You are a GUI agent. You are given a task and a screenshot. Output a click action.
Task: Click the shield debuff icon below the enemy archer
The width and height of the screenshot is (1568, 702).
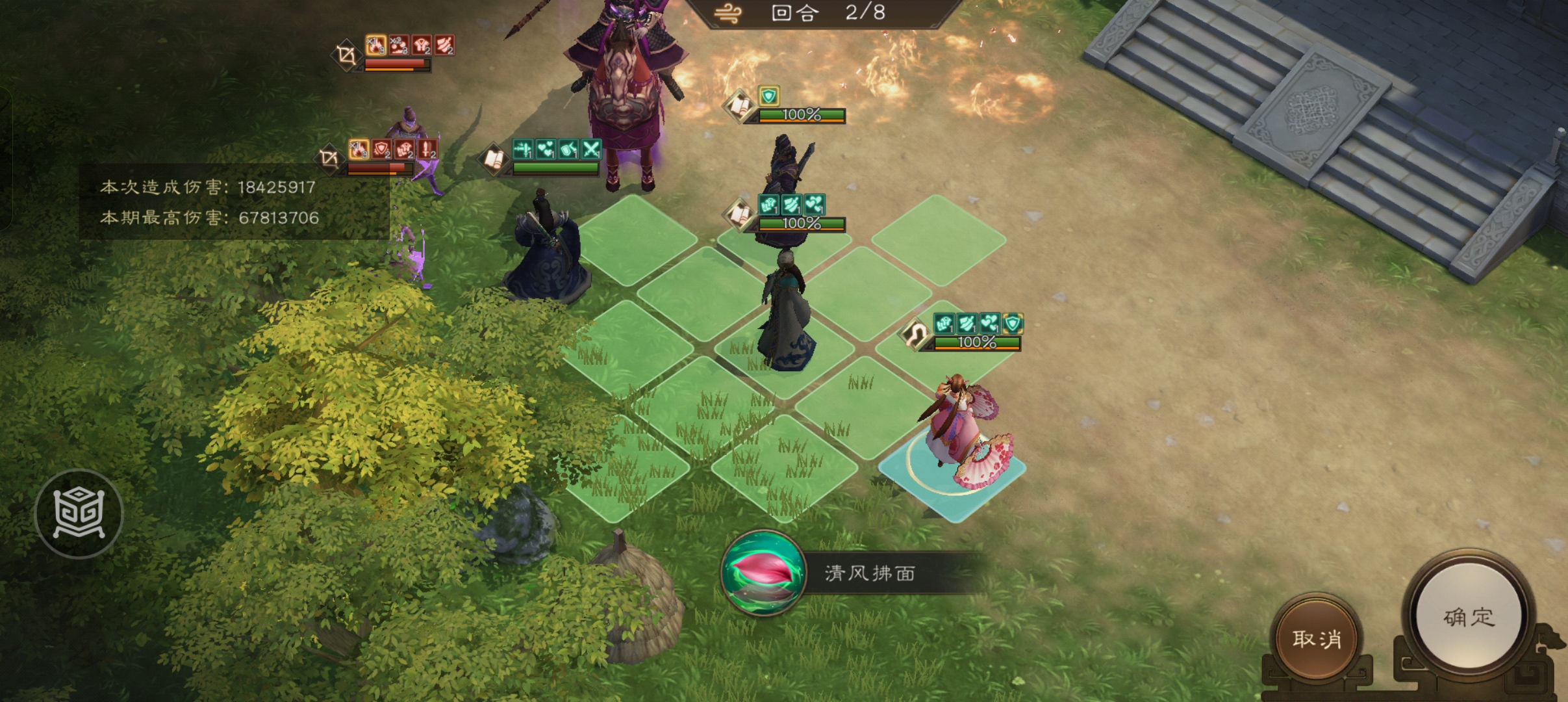(381, 150)
